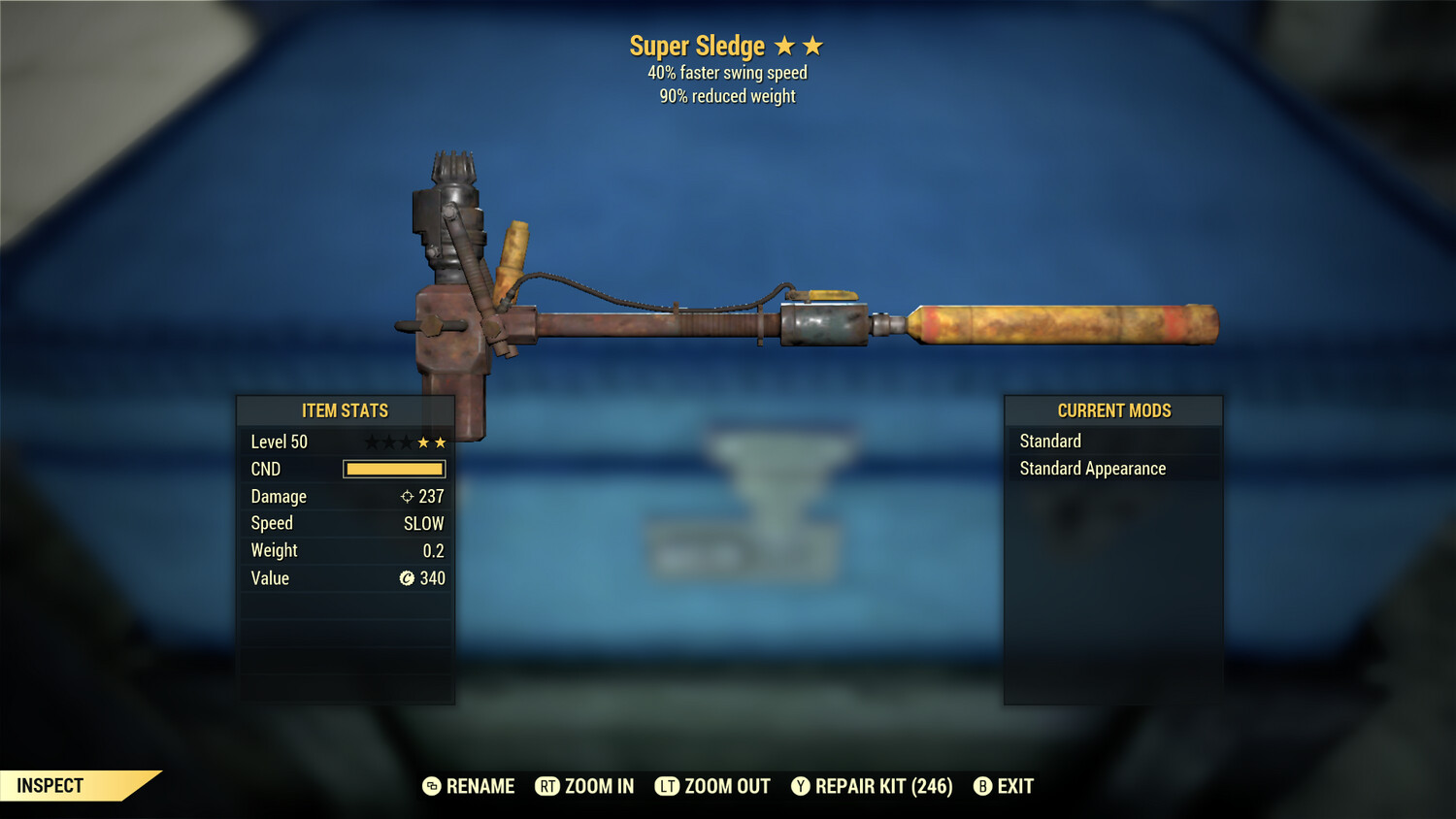Expand the Item Stats panel header
This screenshot has width=1456, height=819.
(x=346, y=410)
